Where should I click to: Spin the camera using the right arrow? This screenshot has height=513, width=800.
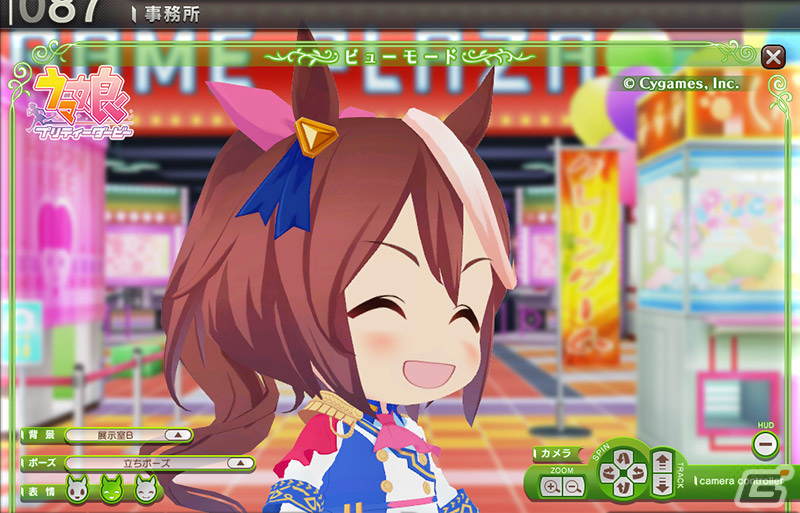[637, 471]
